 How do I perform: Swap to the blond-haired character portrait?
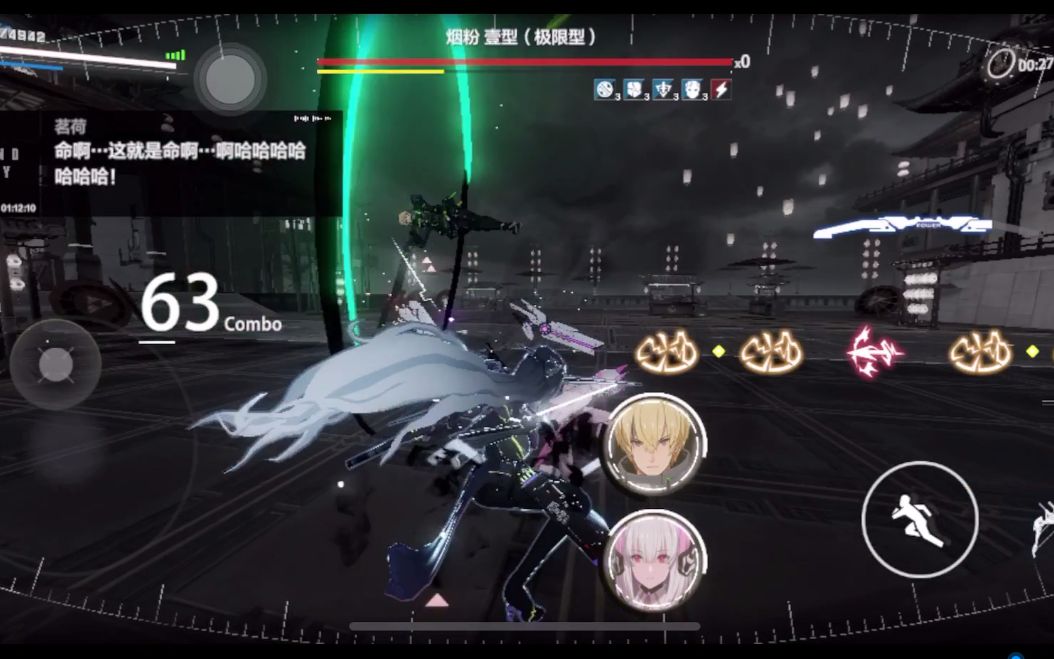coord(656,444)
